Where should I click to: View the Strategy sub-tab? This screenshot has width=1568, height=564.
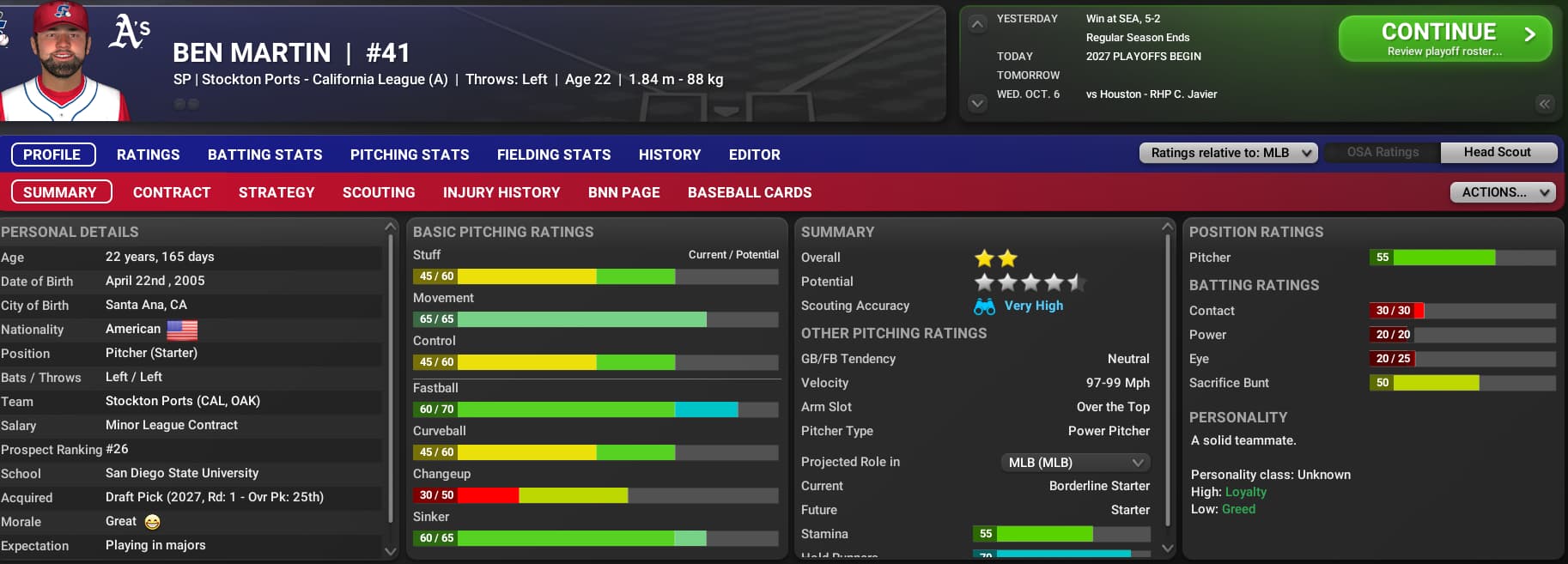coord(276,192)
